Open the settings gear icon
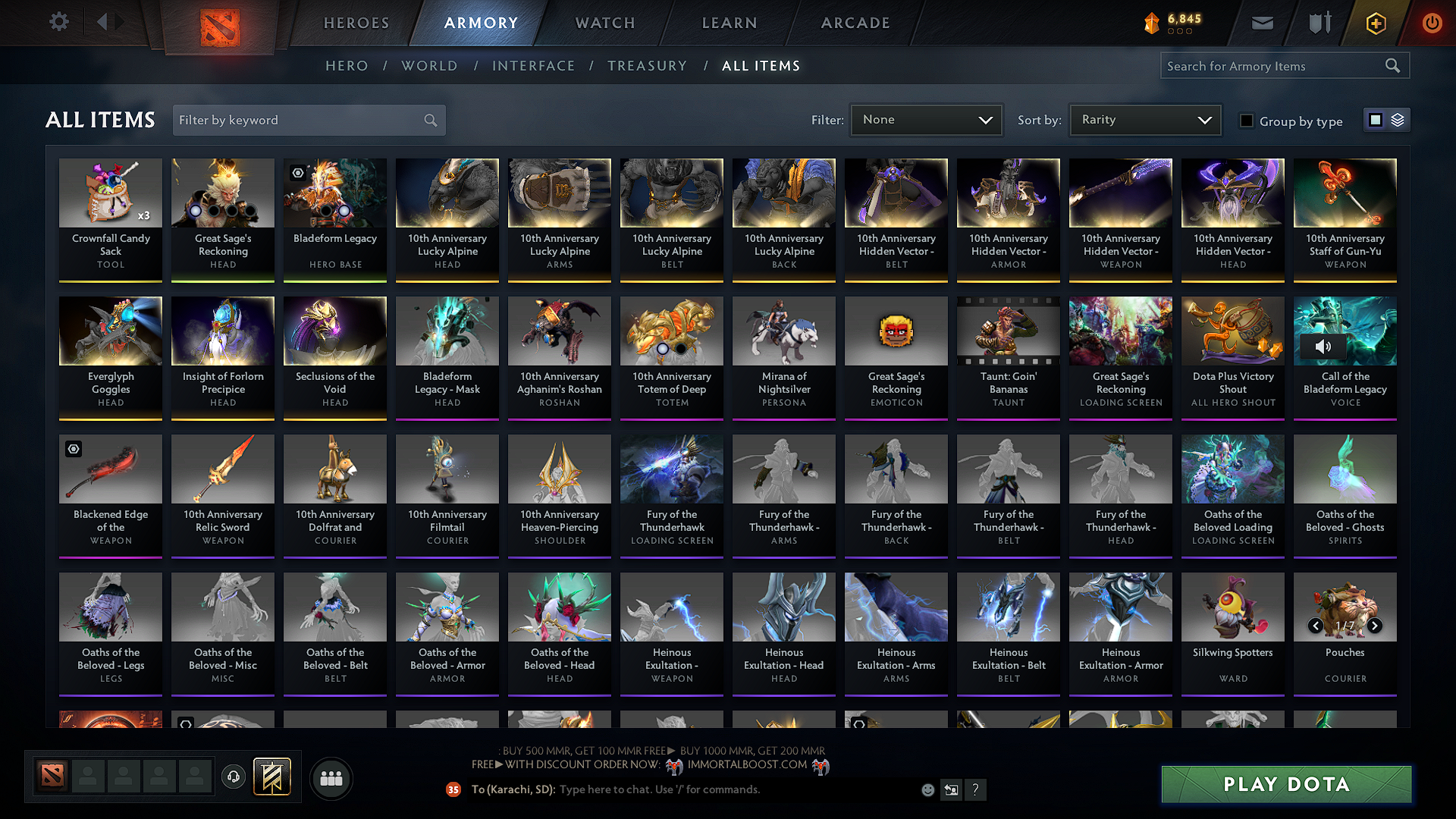The image size is (1456, 819). click(x=58, y=22)
